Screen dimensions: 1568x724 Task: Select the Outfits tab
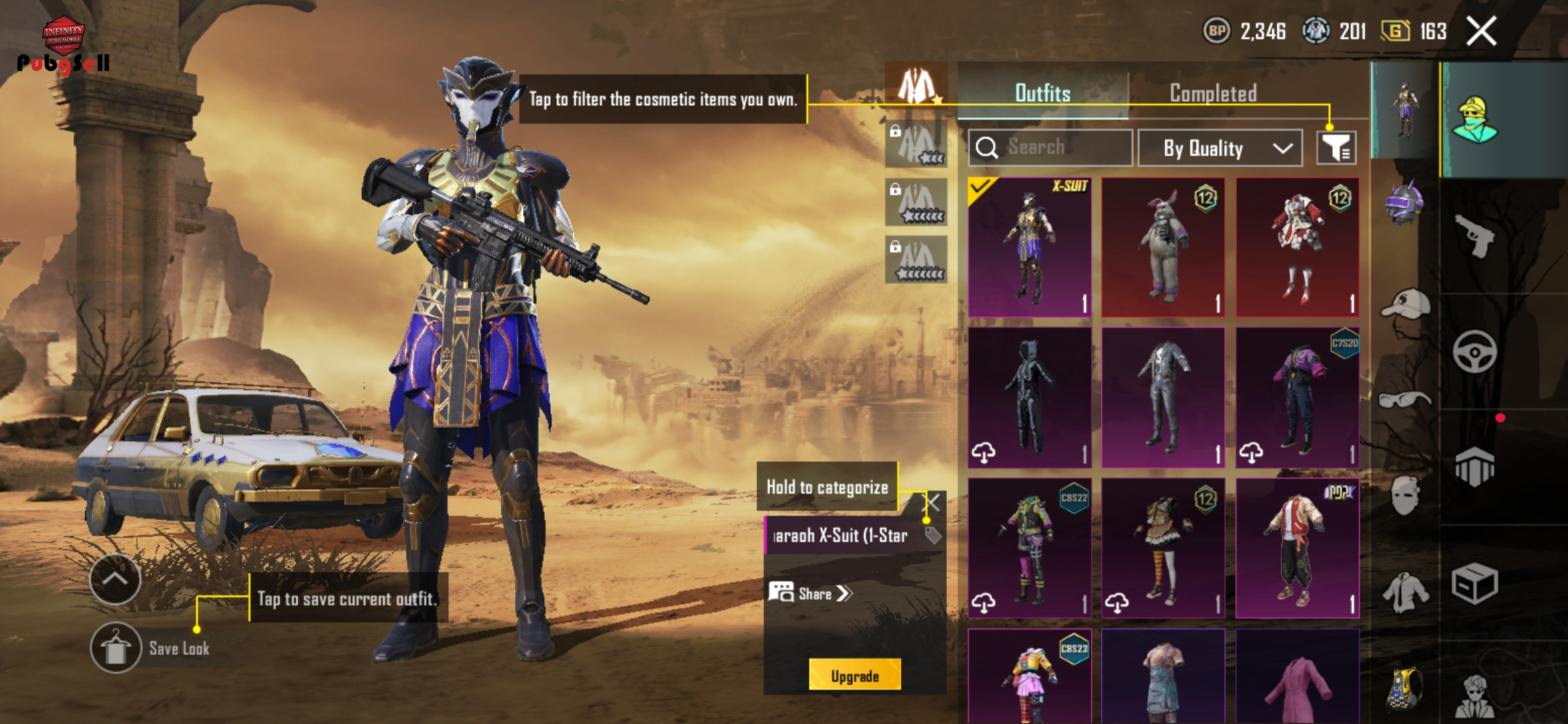pos(1043,93)
